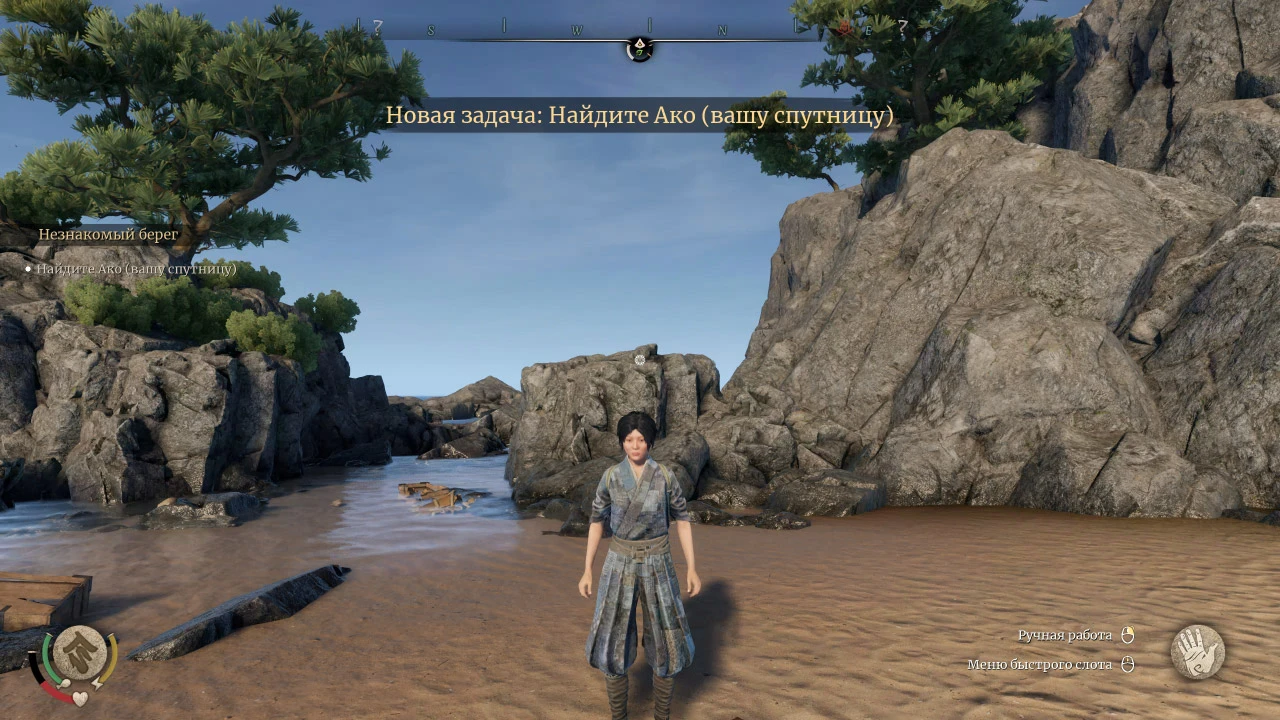This screenshot has width=1280, height=720.
Task: Select the tracked objective "Найдите Ако"
Action: [136, 269]
